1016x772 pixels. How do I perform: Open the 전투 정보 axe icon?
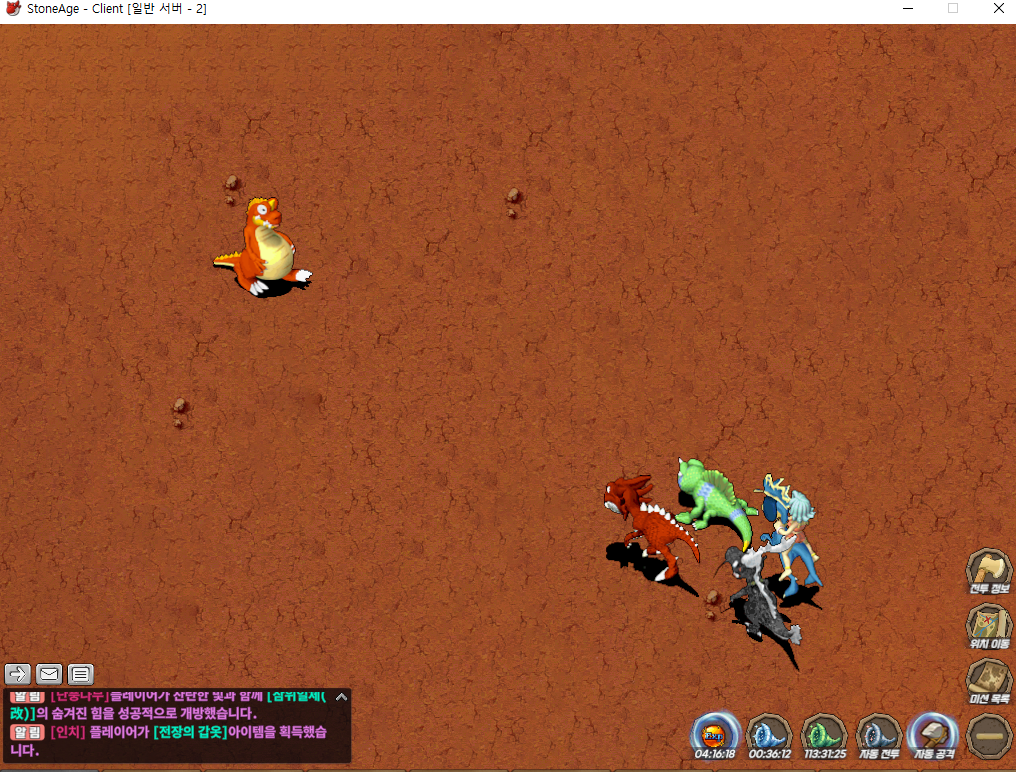988,570
